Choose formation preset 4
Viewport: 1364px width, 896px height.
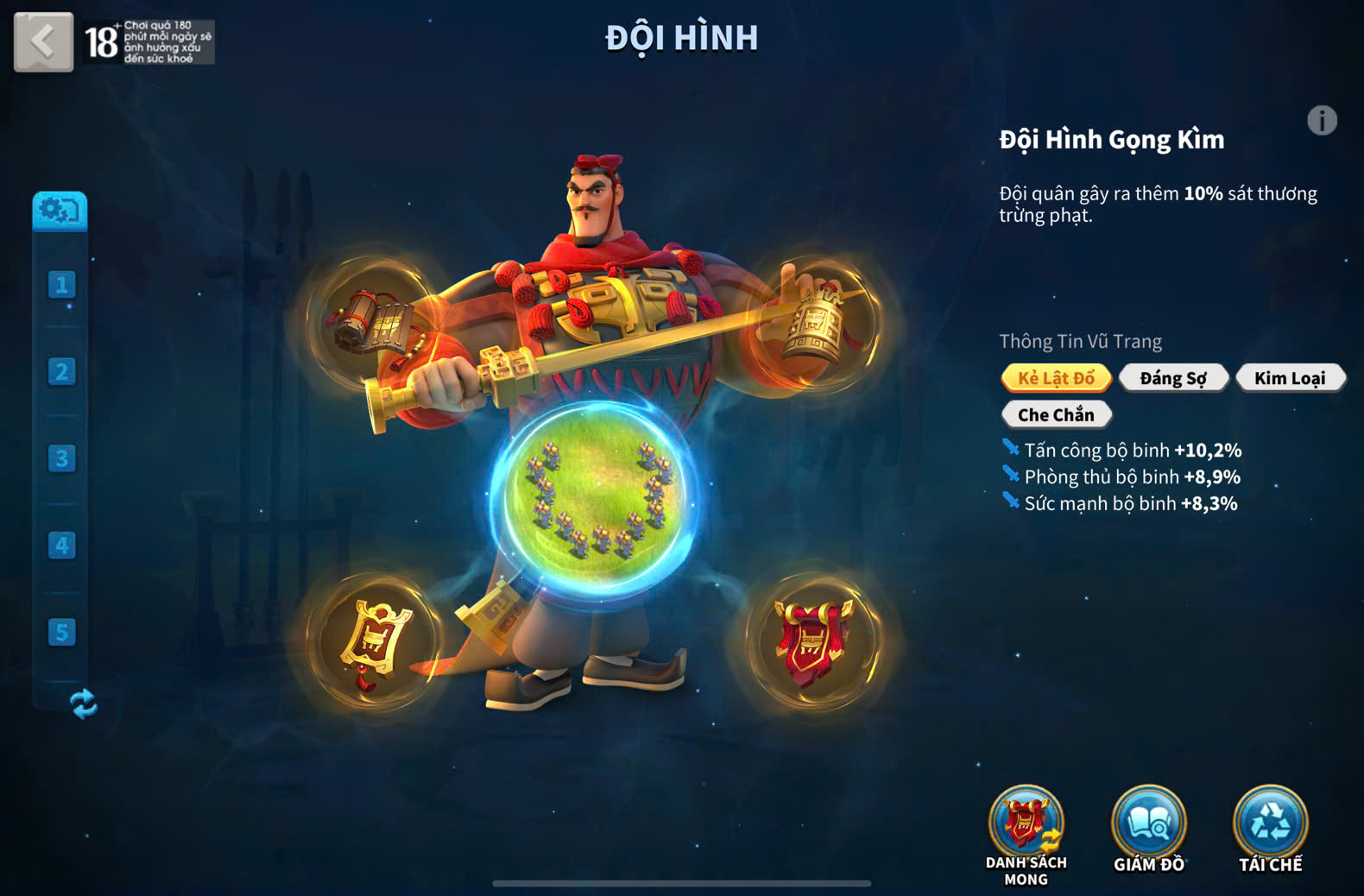click(x=61, y=546)
